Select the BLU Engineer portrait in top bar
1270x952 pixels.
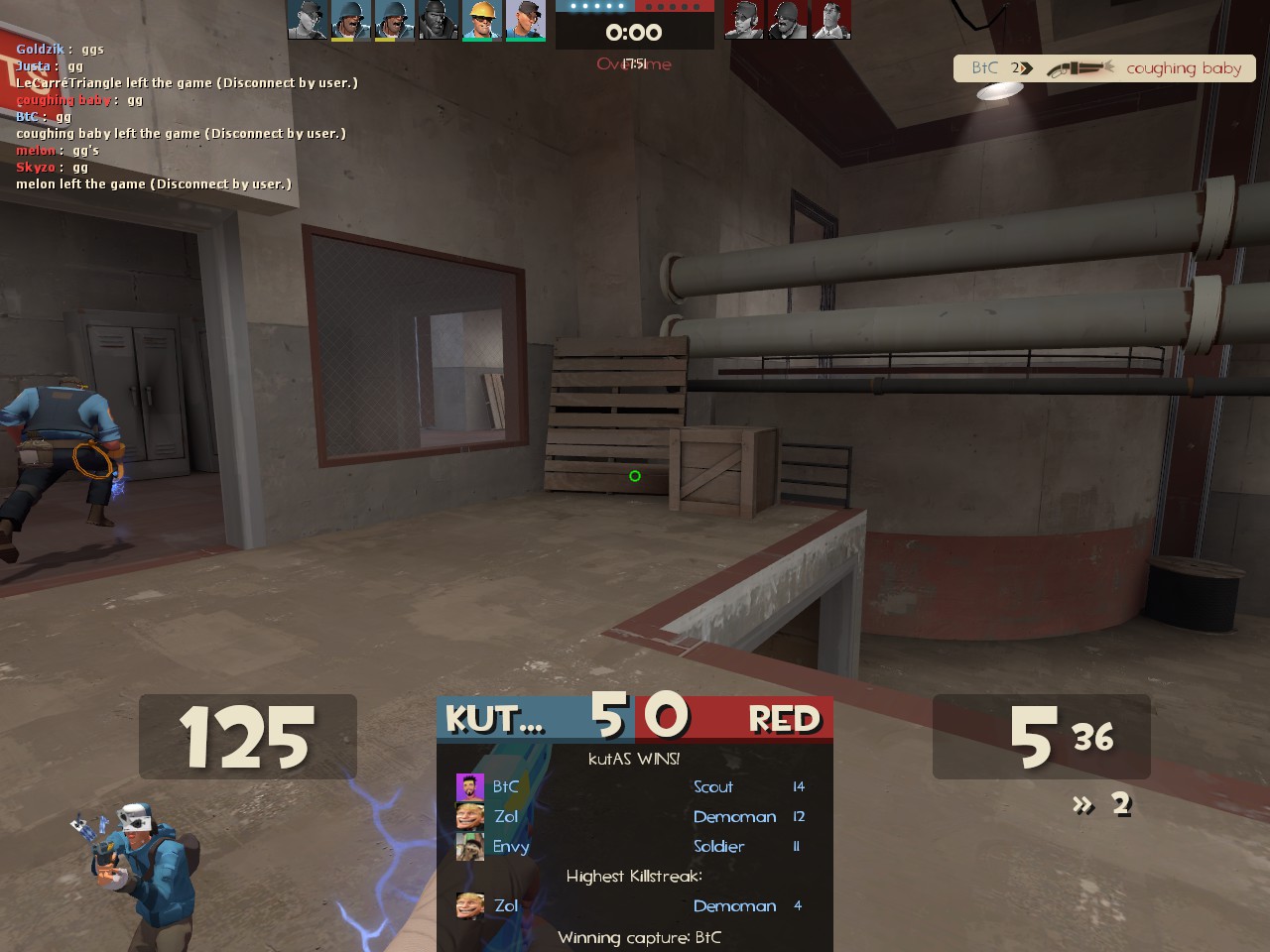coord(482,20)
